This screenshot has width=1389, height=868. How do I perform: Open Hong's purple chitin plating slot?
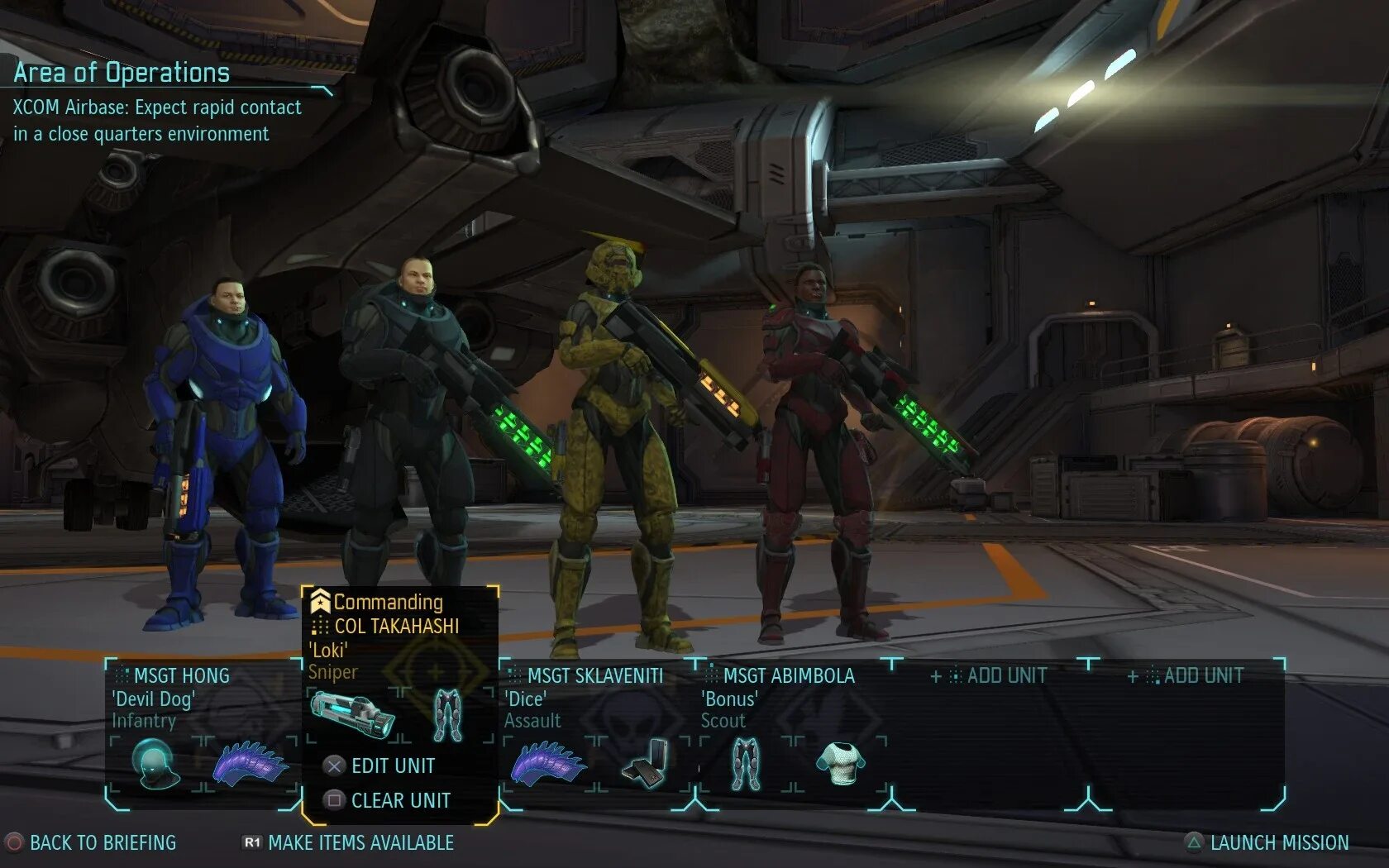point(251,762)
